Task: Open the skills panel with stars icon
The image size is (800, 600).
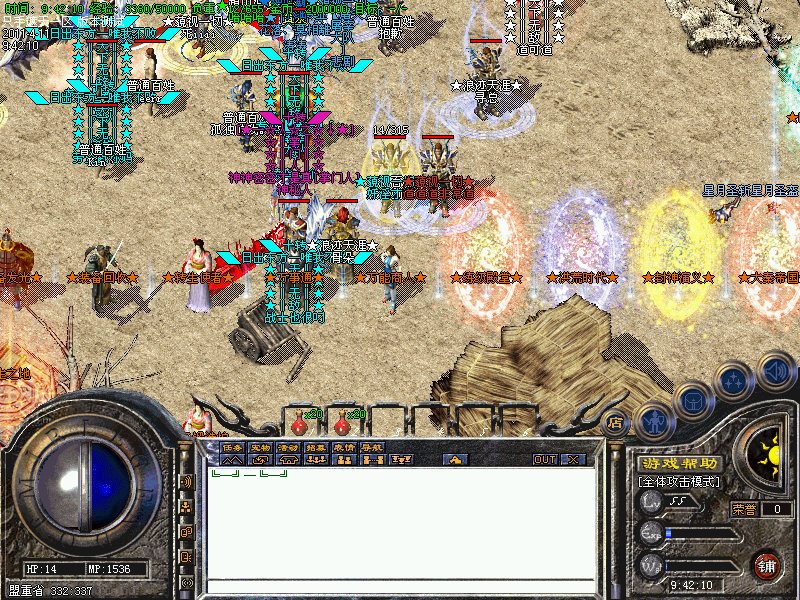Action: coord(735,380)
